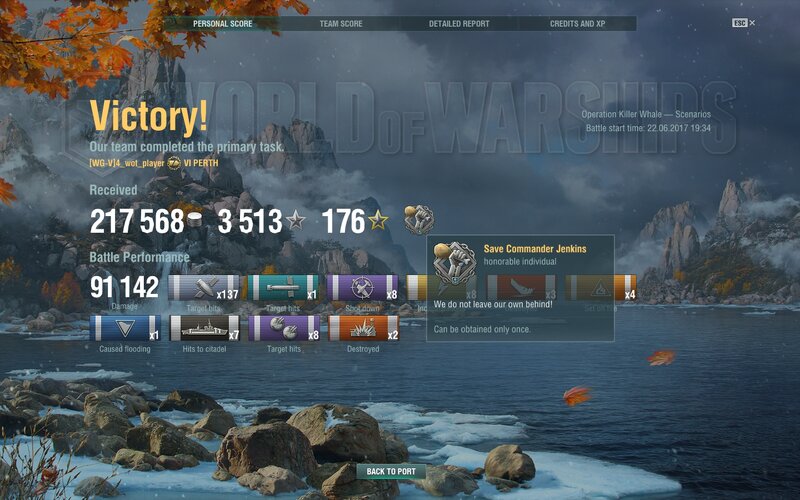Open the Detailed Report tab

tap(458, 23)
